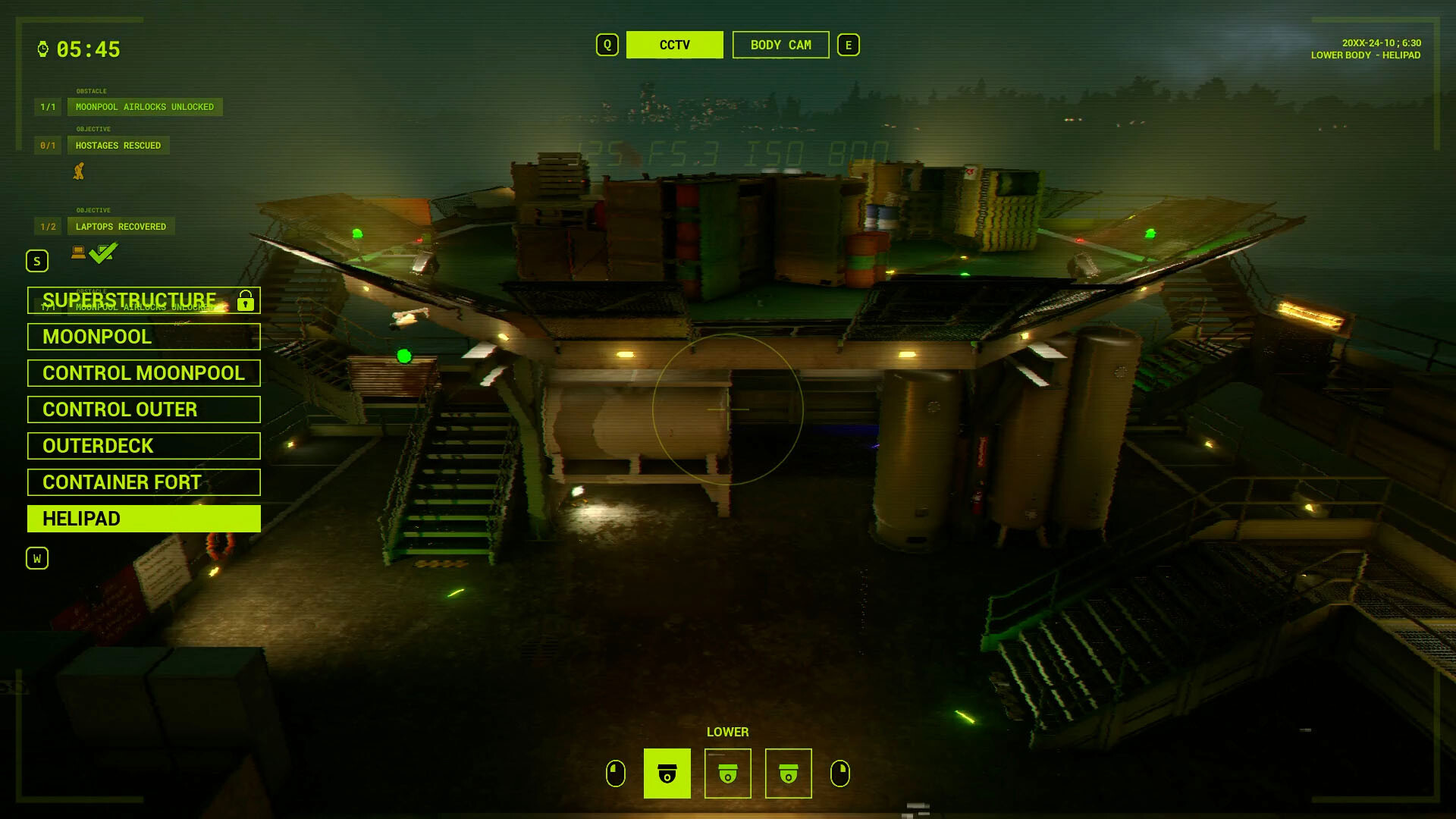Screen dimensions: 1456x819
Task: Click the Laptops Recovered objective
Action: (121, 227)
